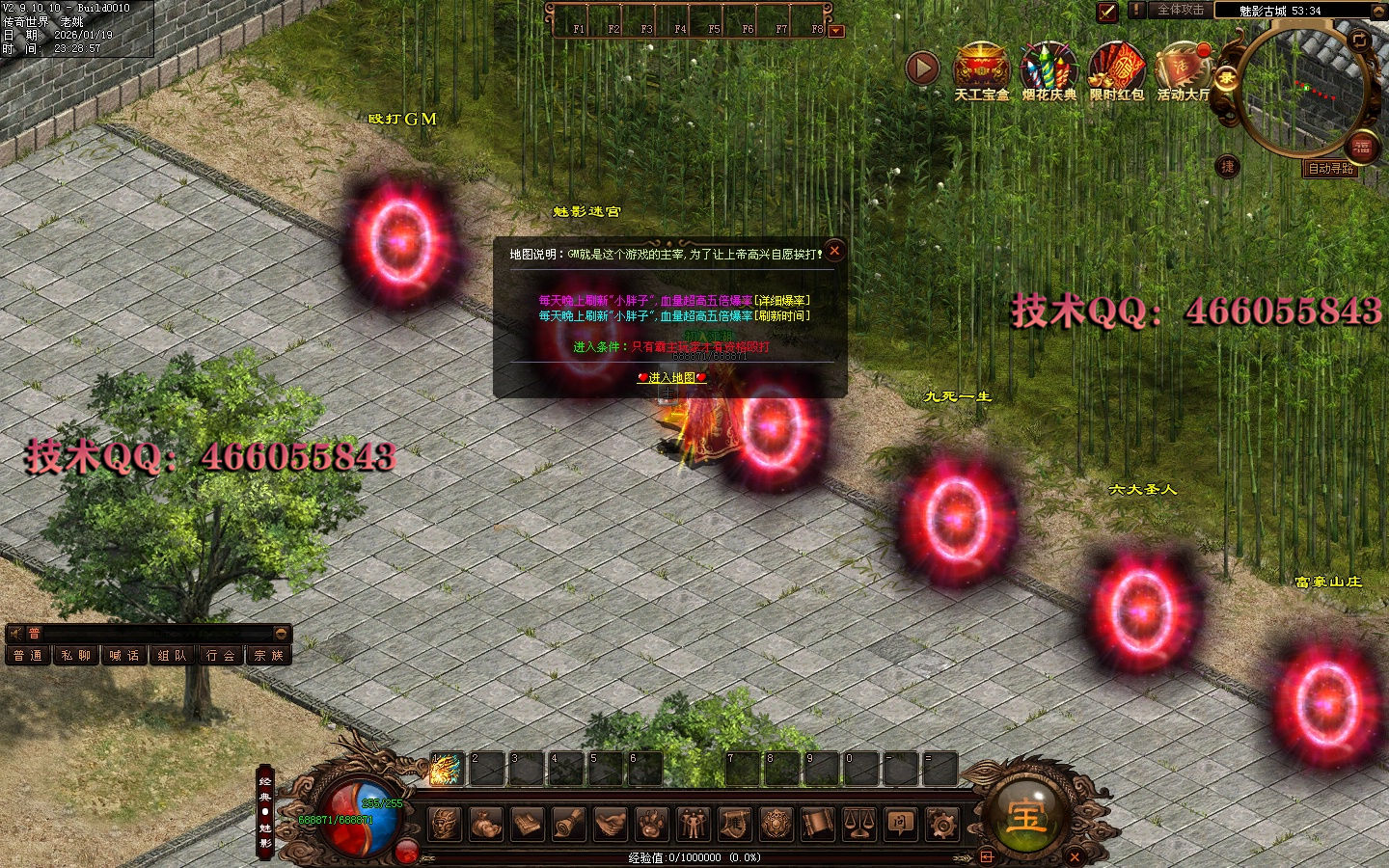Open the 天工宝盒 treasure box icon

point(981,68)
